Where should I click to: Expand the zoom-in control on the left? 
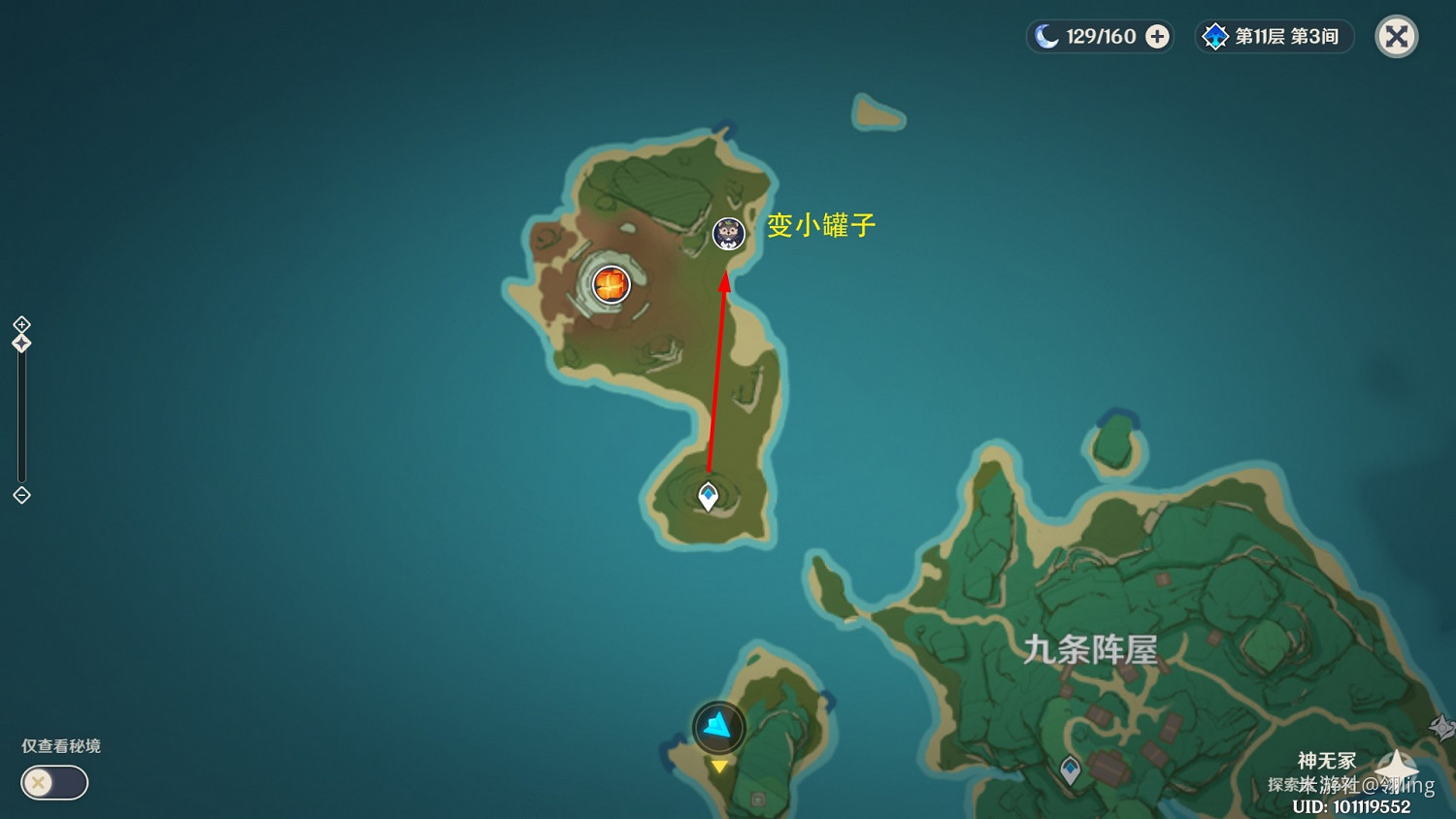point(20,325)
